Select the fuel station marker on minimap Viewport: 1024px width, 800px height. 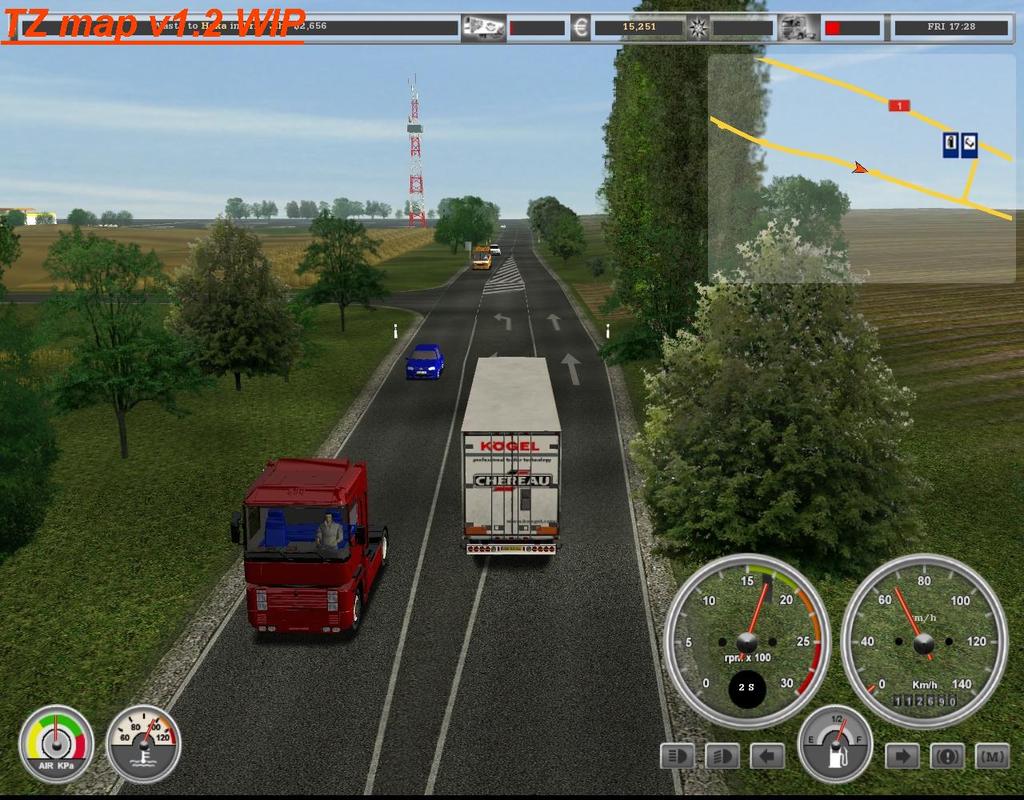click(x=950, y=144)
